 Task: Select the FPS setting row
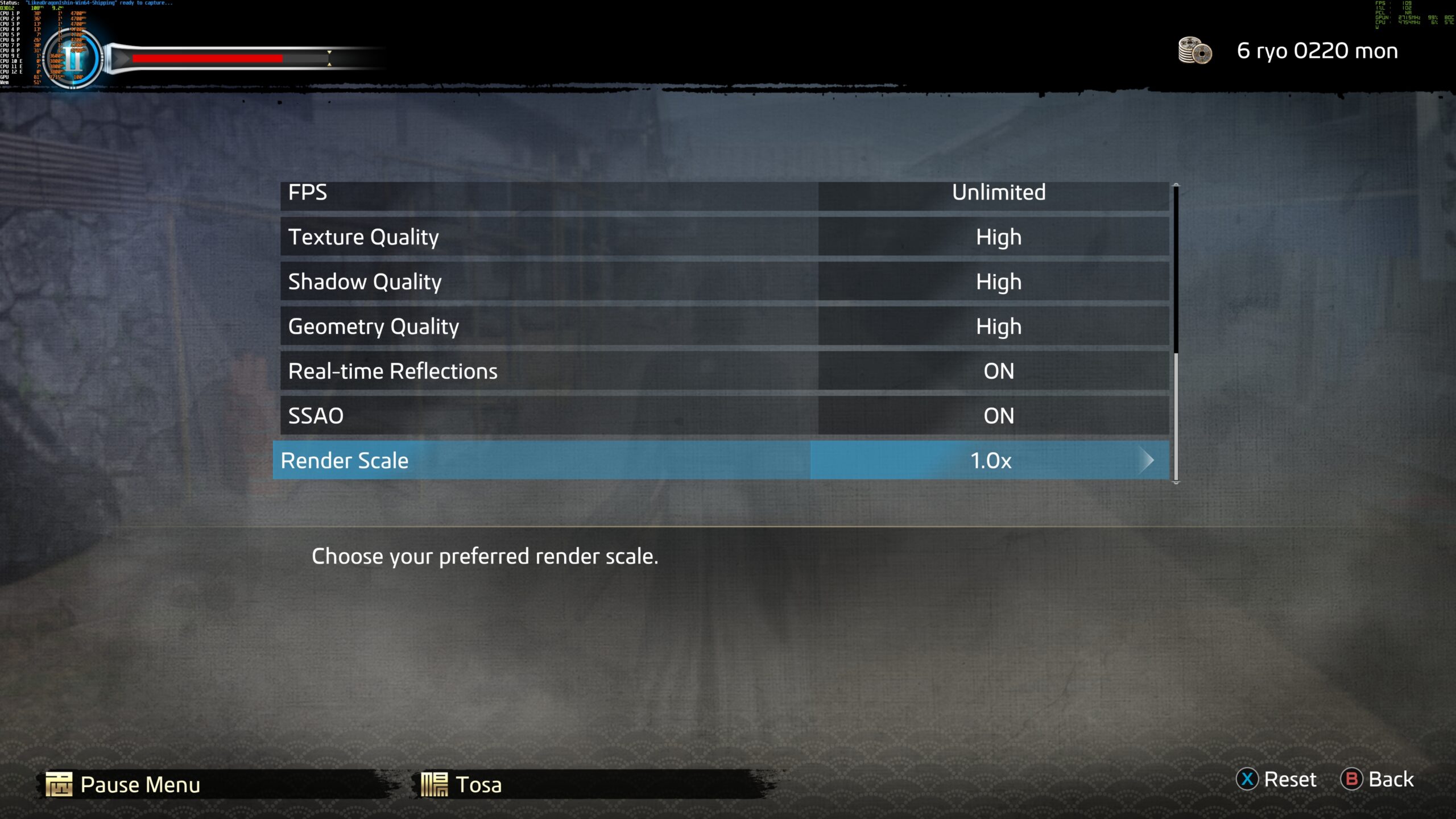point(723,193)
